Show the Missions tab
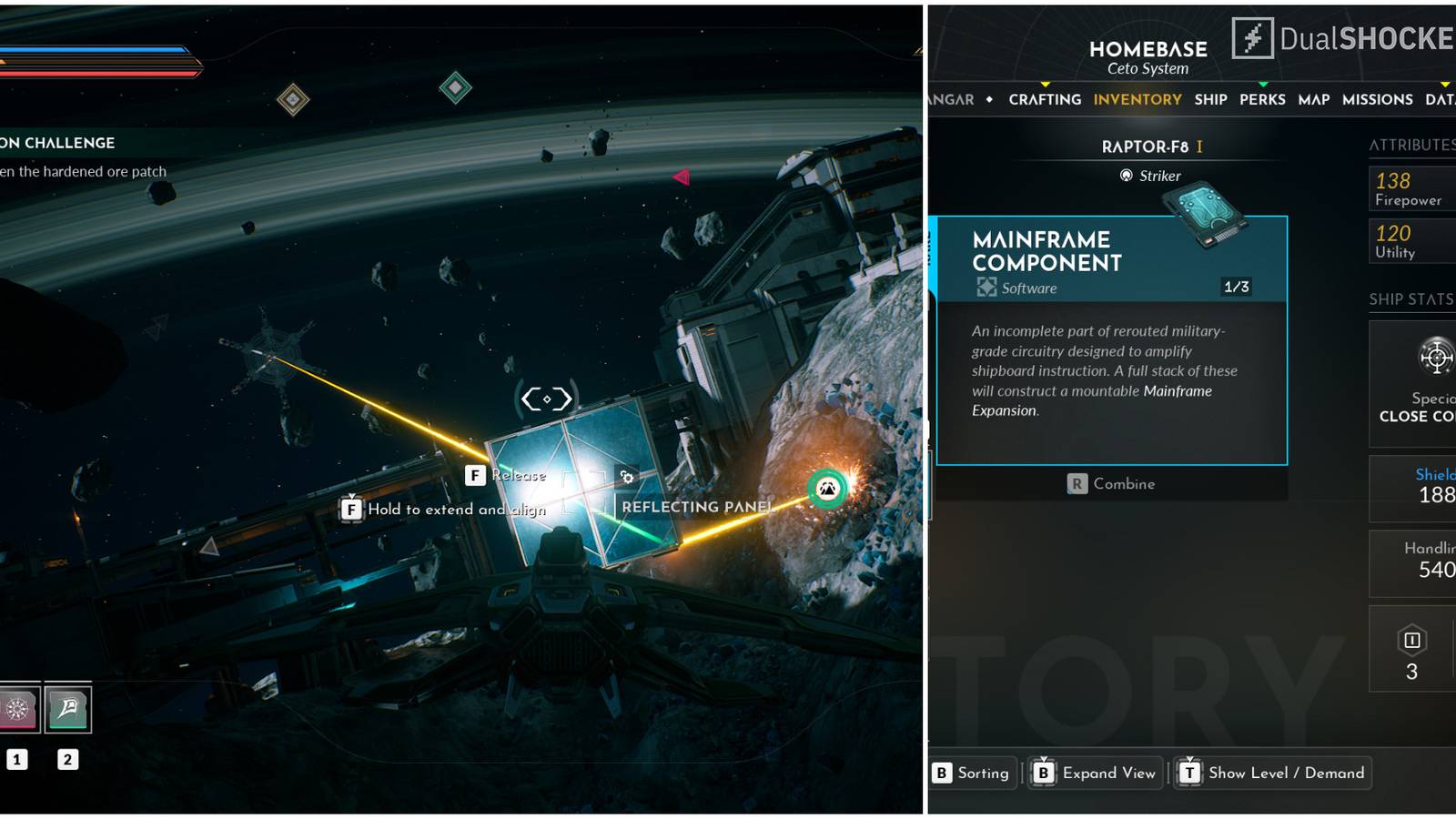 (1377, 99)
